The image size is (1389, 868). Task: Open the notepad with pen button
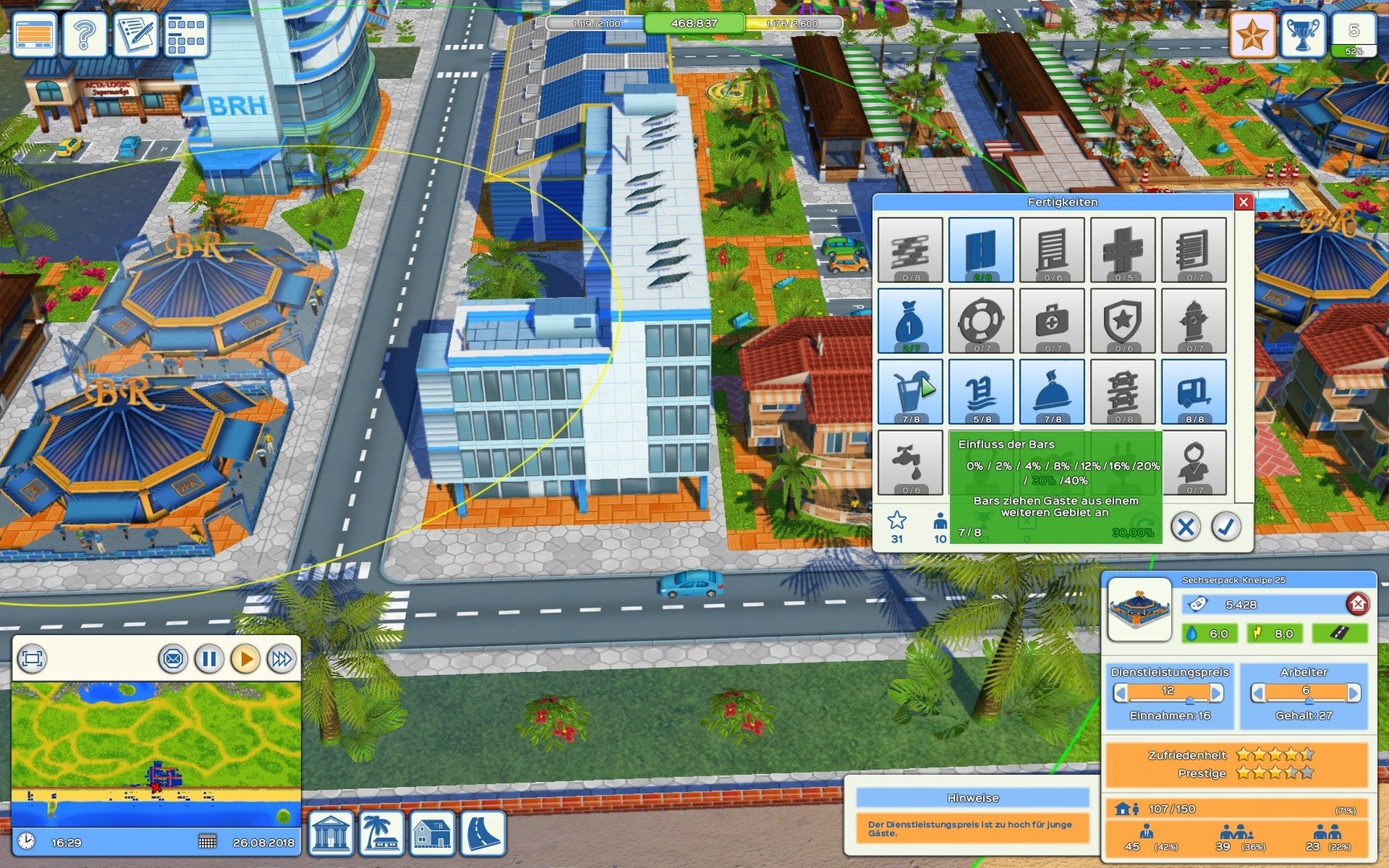pos(135,34)
